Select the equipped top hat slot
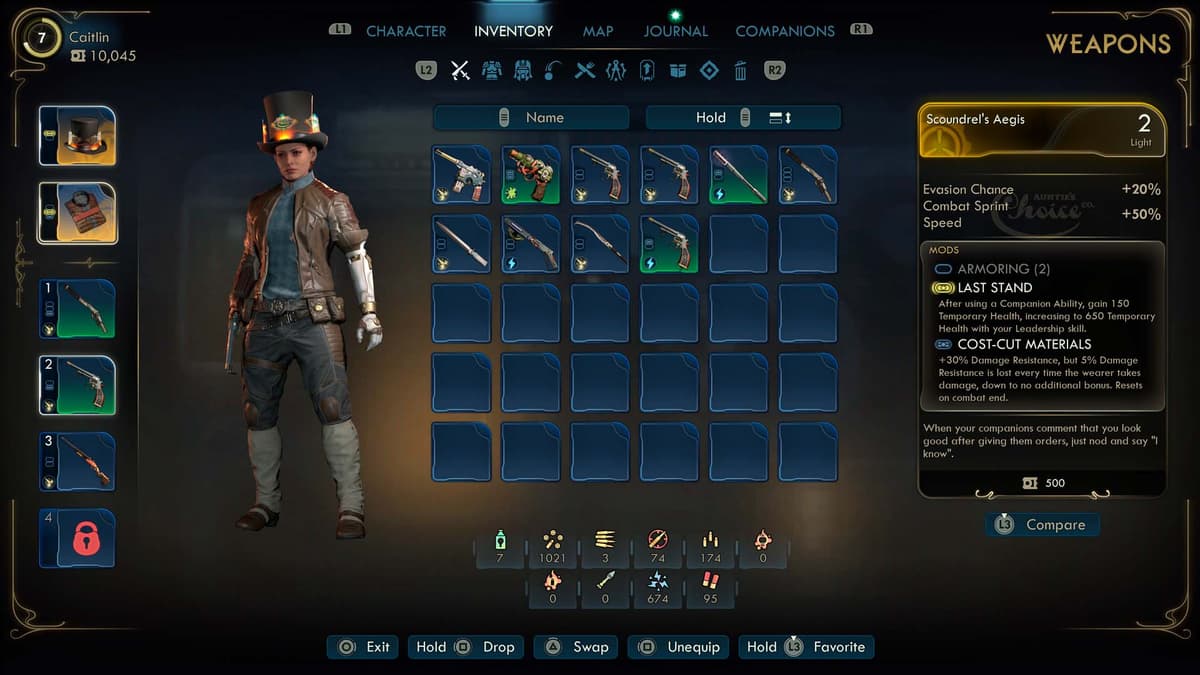This screenshot has width=1200, height=675. click(78, 136)
